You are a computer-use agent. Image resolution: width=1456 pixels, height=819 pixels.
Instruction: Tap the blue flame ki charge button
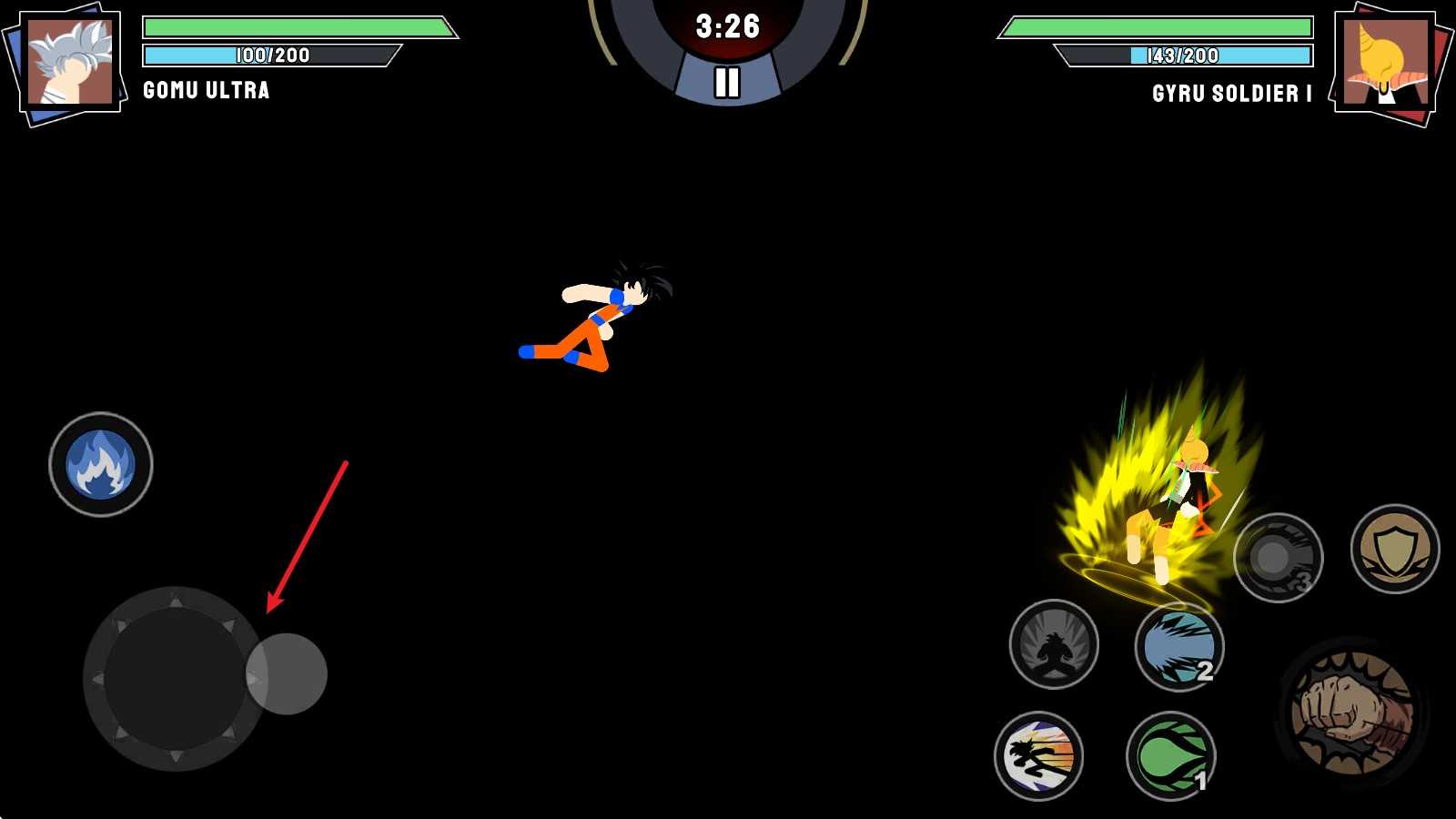(x=101, y=465)
